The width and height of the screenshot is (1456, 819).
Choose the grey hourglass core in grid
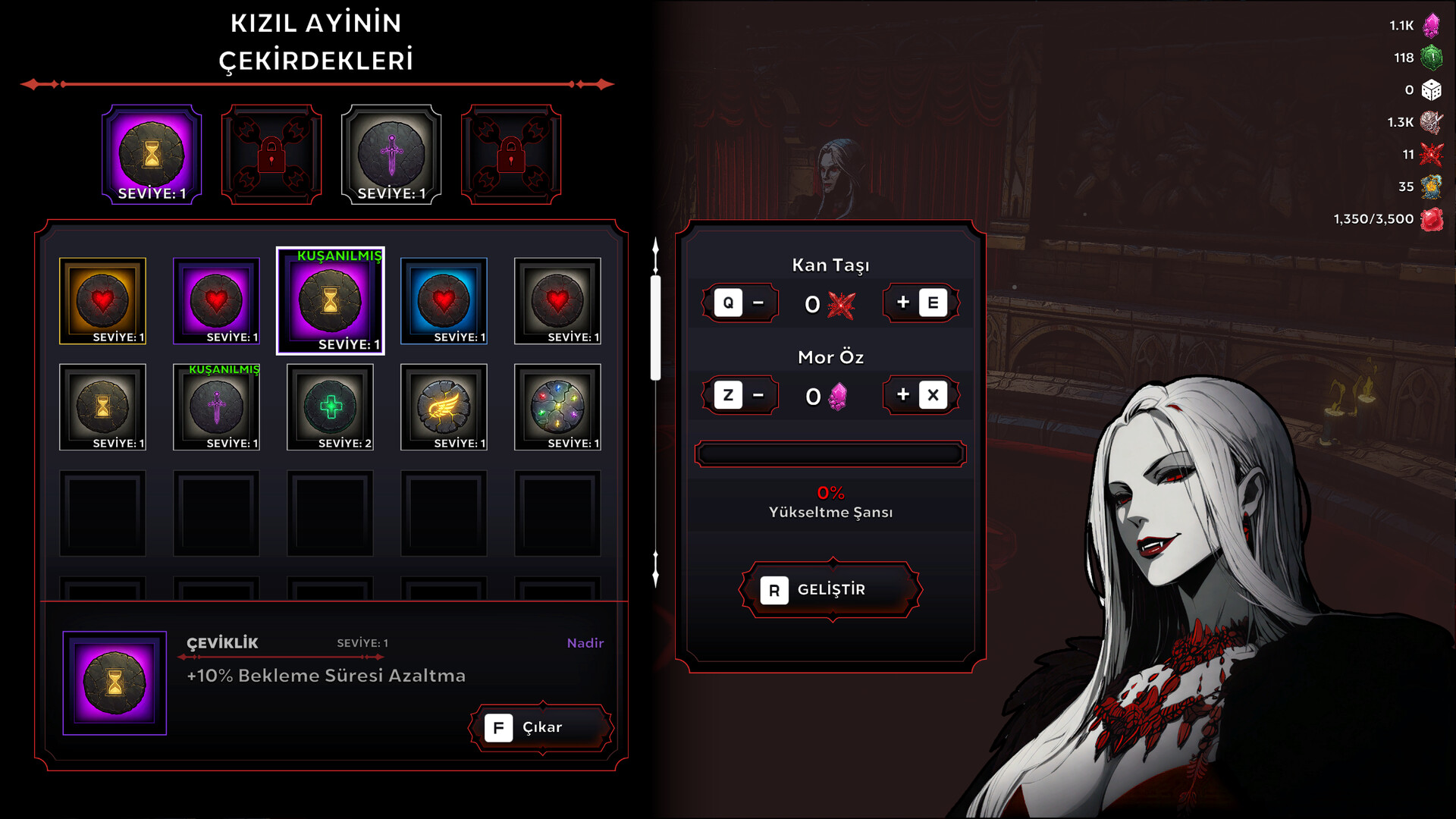tap(103, 407)
